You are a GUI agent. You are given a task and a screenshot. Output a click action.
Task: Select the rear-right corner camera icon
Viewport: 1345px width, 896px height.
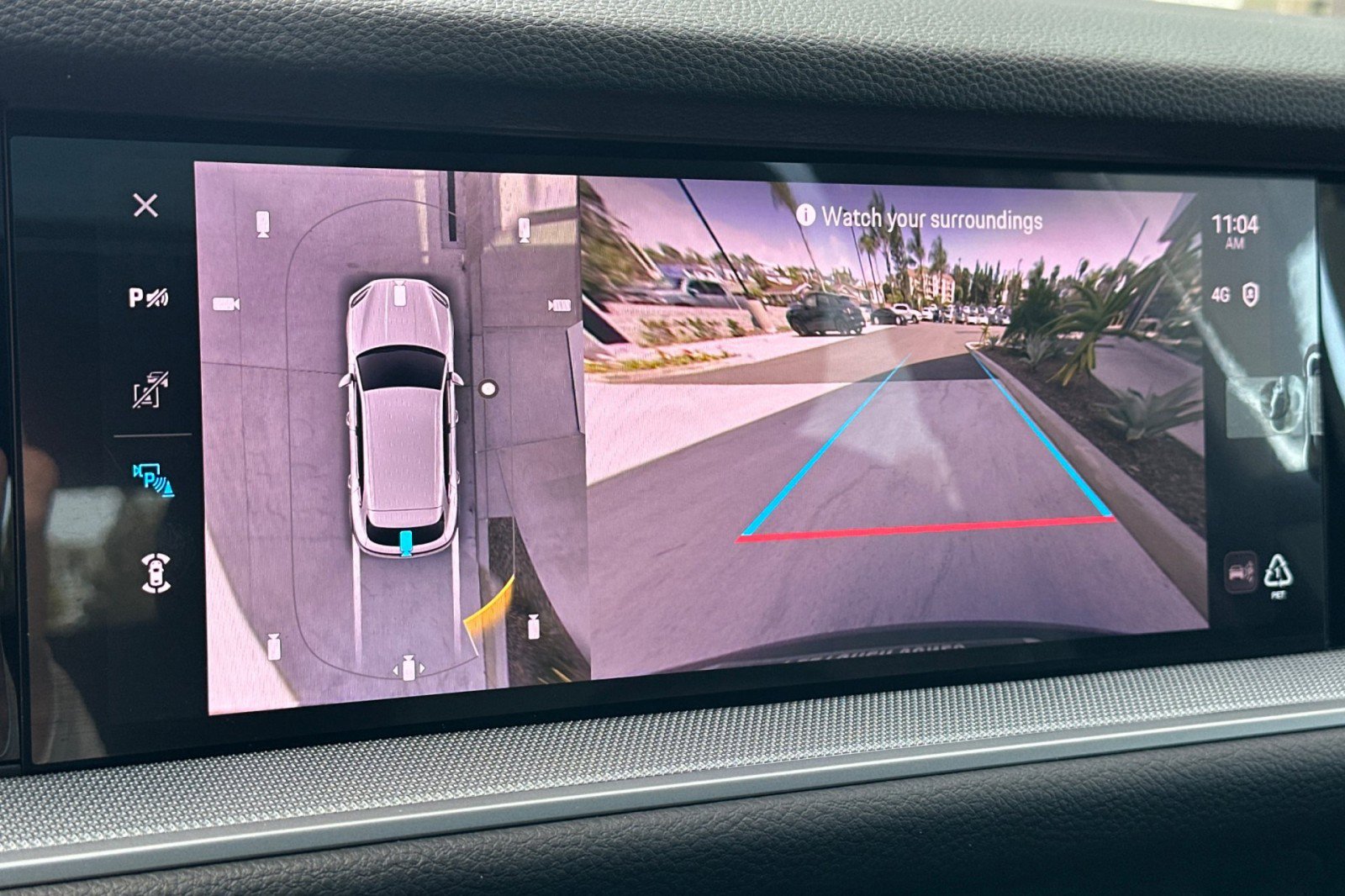[x=532, y=626]
